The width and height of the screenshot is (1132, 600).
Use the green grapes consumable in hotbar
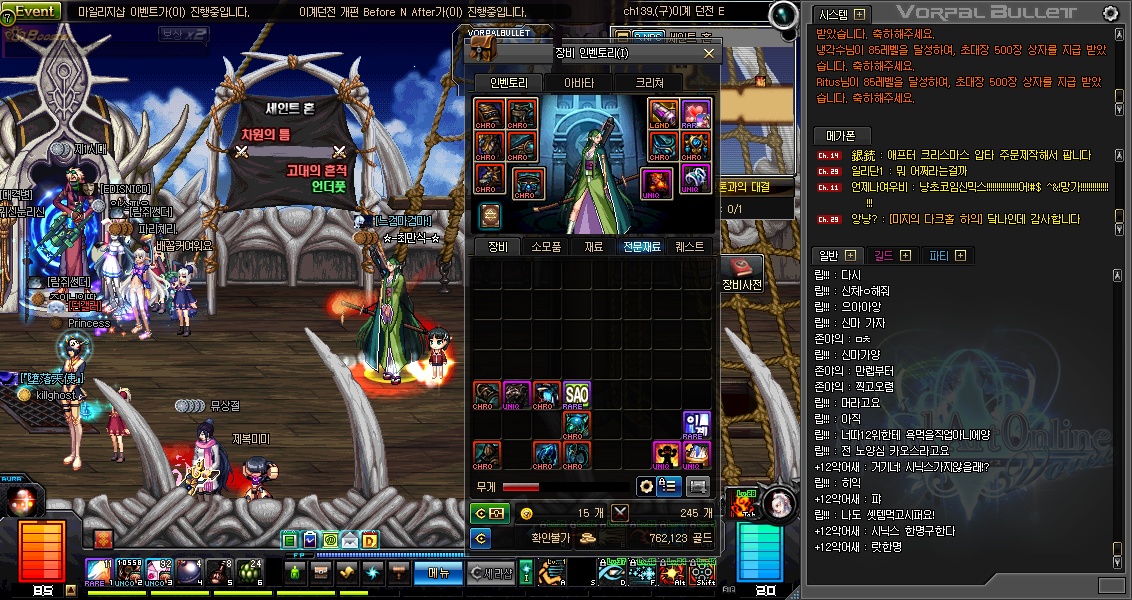click(x=251, y=571)
